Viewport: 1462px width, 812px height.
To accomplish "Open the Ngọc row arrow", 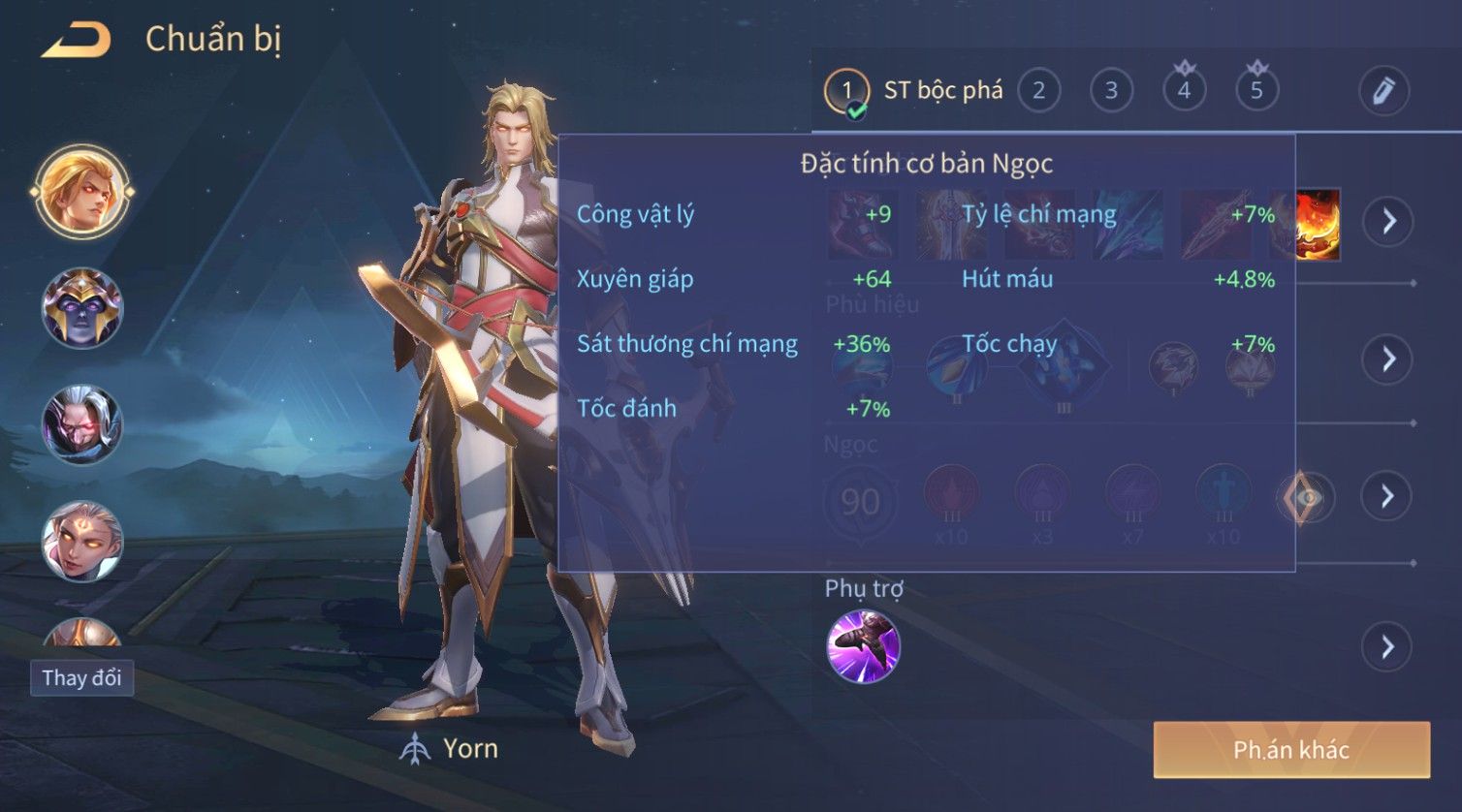I will pyautogui.click(x=1388, y=496).
